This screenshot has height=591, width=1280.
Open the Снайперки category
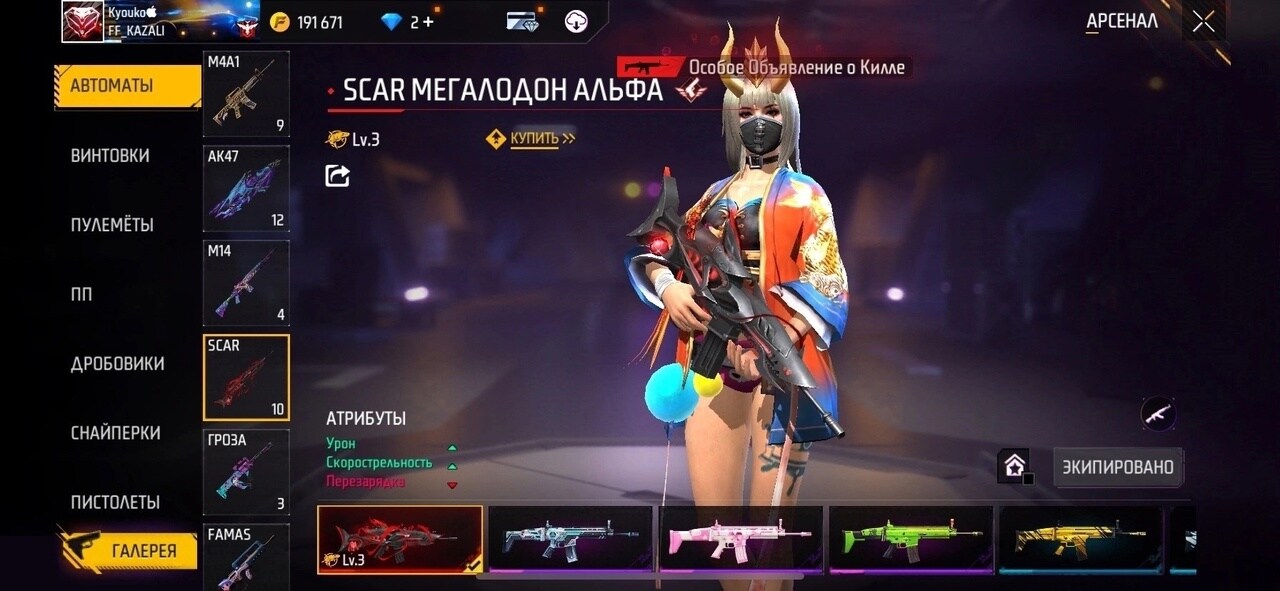115,433
